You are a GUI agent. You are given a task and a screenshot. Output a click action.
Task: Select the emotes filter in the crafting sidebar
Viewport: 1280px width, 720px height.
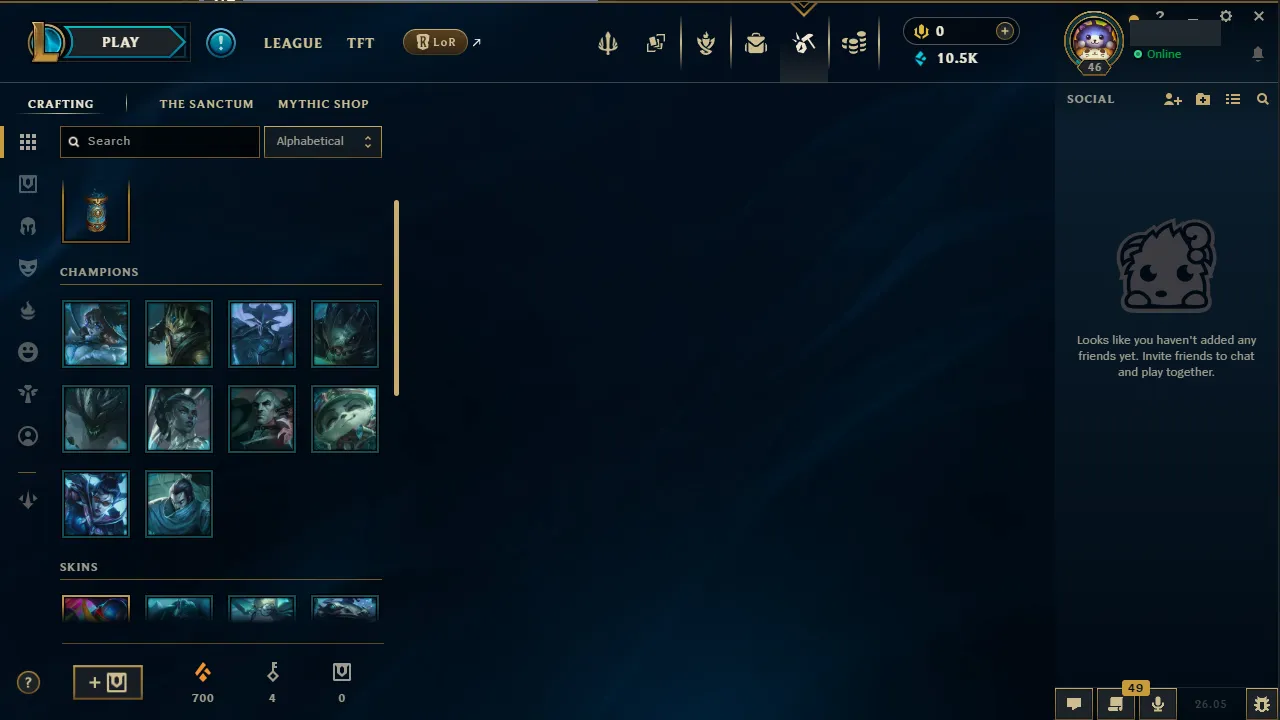pyautogui.click(x=28, y=351)
